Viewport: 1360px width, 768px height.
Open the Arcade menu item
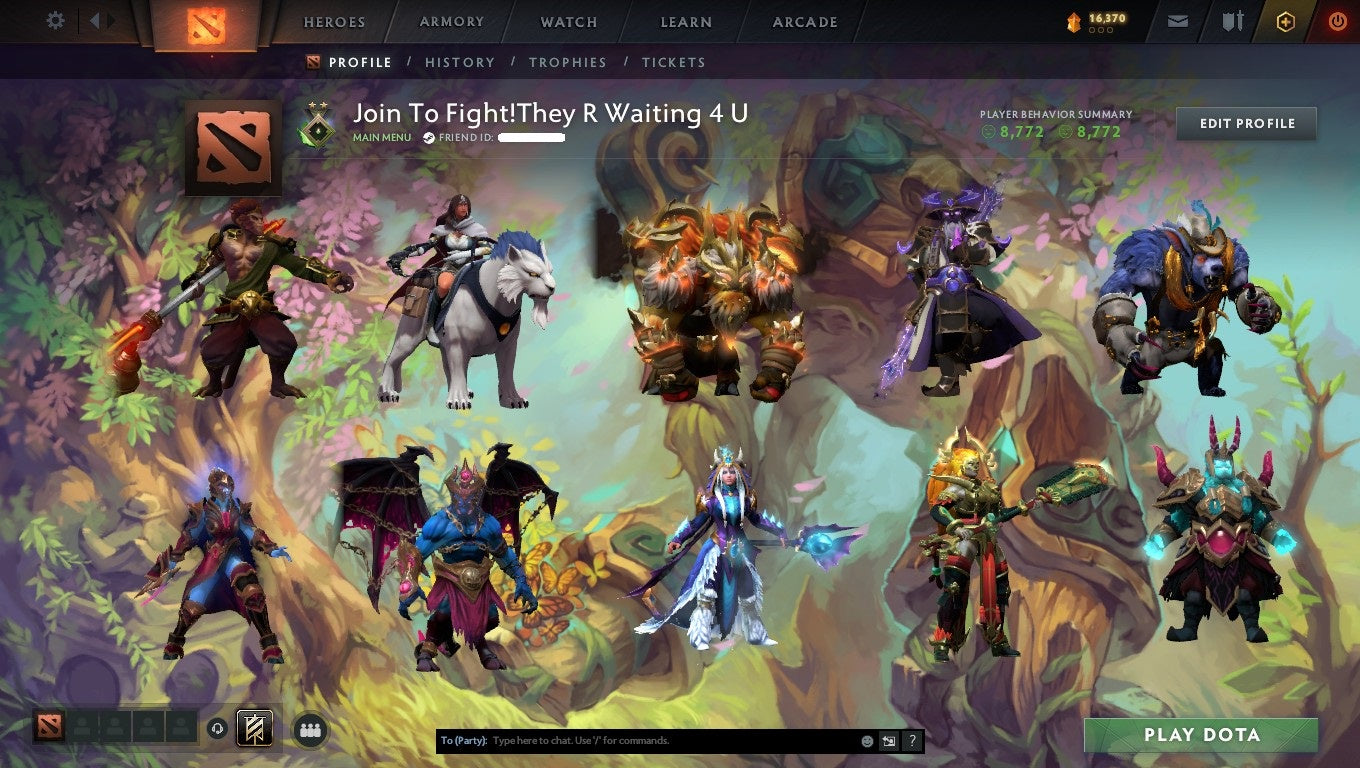804,21
